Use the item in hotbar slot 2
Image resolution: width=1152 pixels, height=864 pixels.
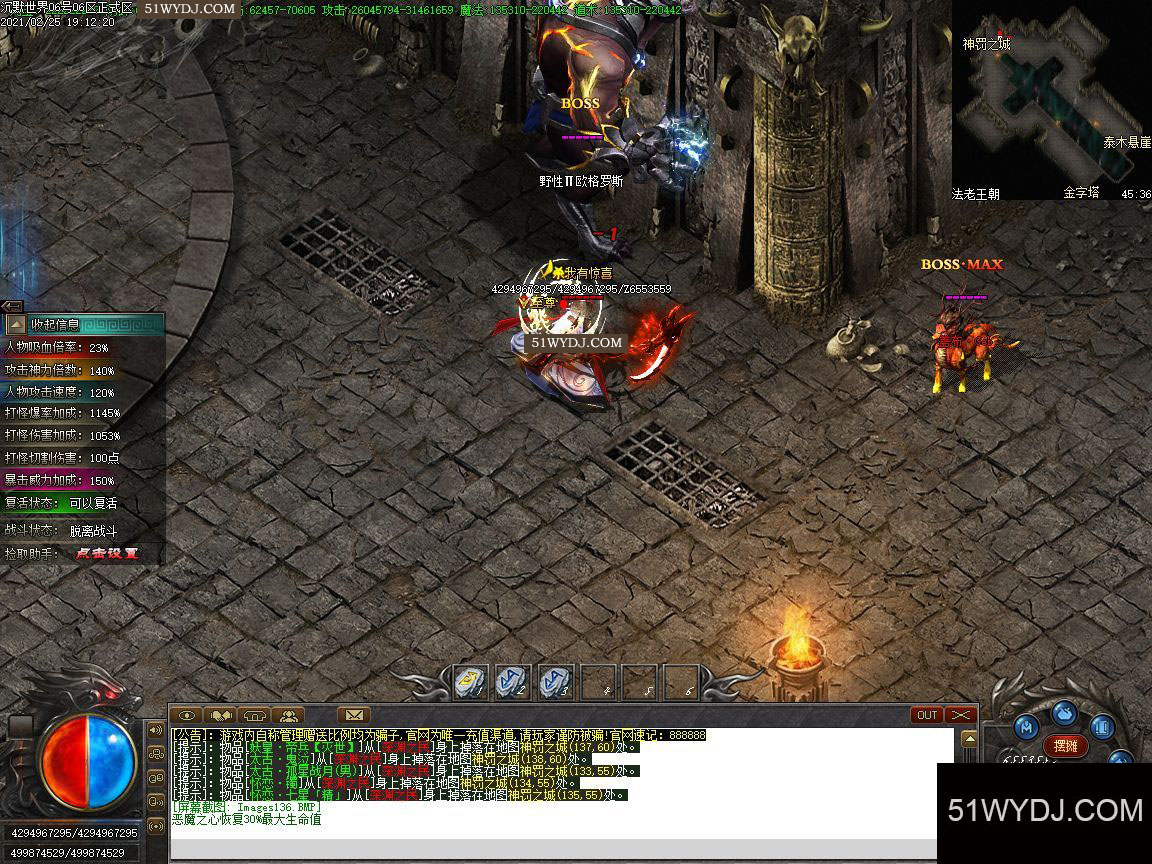pos(512,682)
